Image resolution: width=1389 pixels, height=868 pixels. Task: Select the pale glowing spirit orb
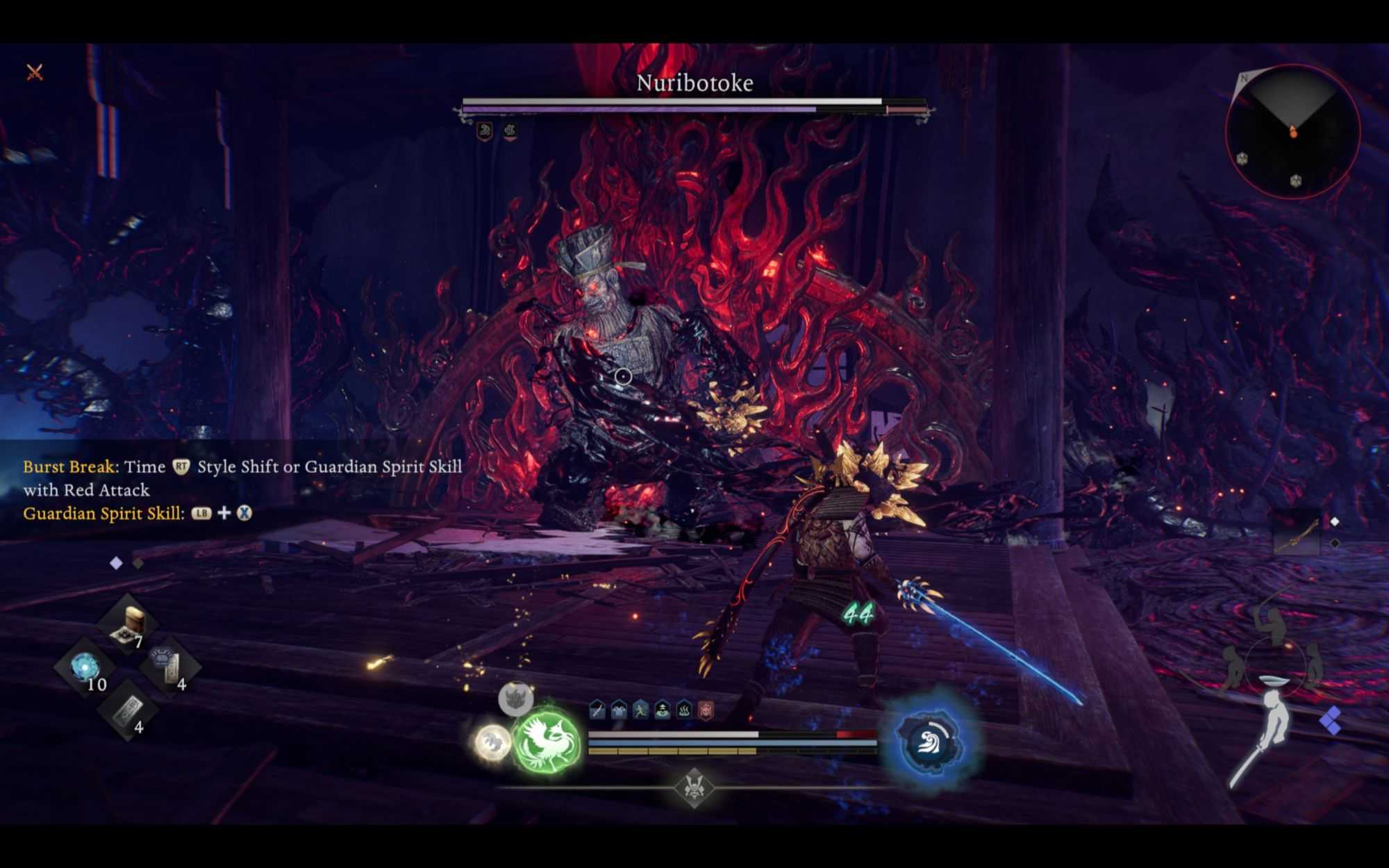click(492, 742)
